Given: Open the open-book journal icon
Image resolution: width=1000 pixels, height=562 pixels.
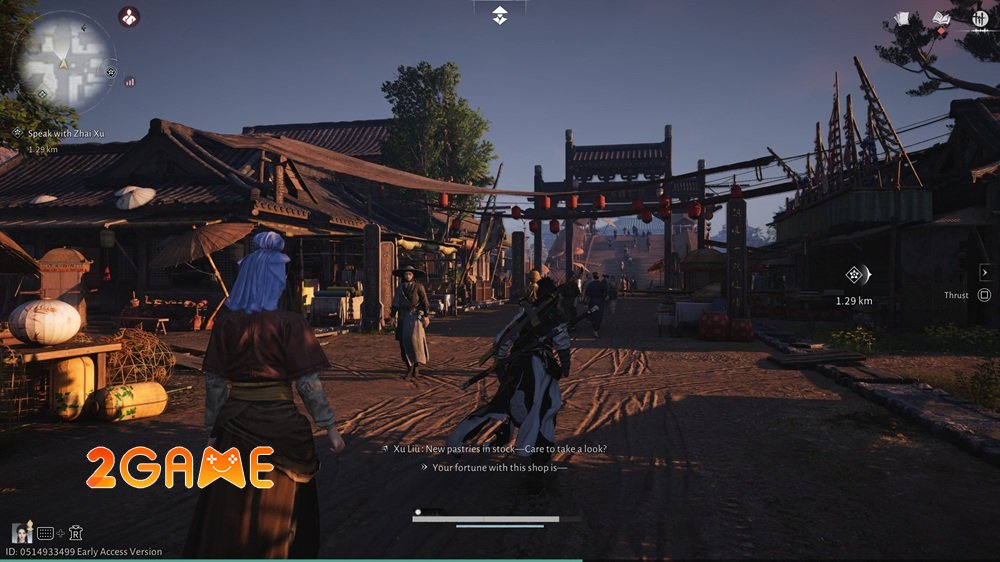Looking at the screenshot, I should tap(940, 18).
